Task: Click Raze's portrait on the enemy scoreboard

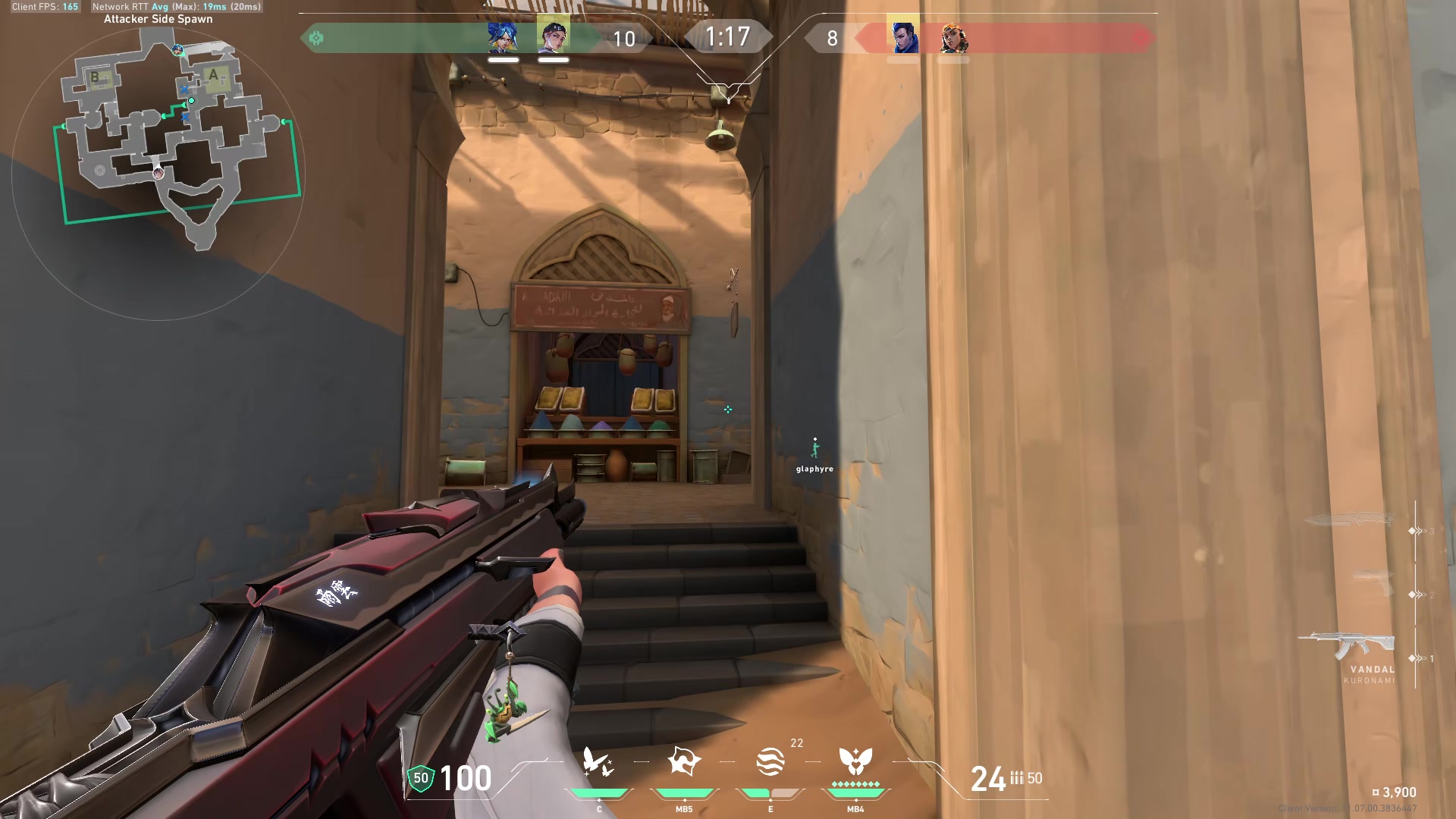Action: coord(954,35)
